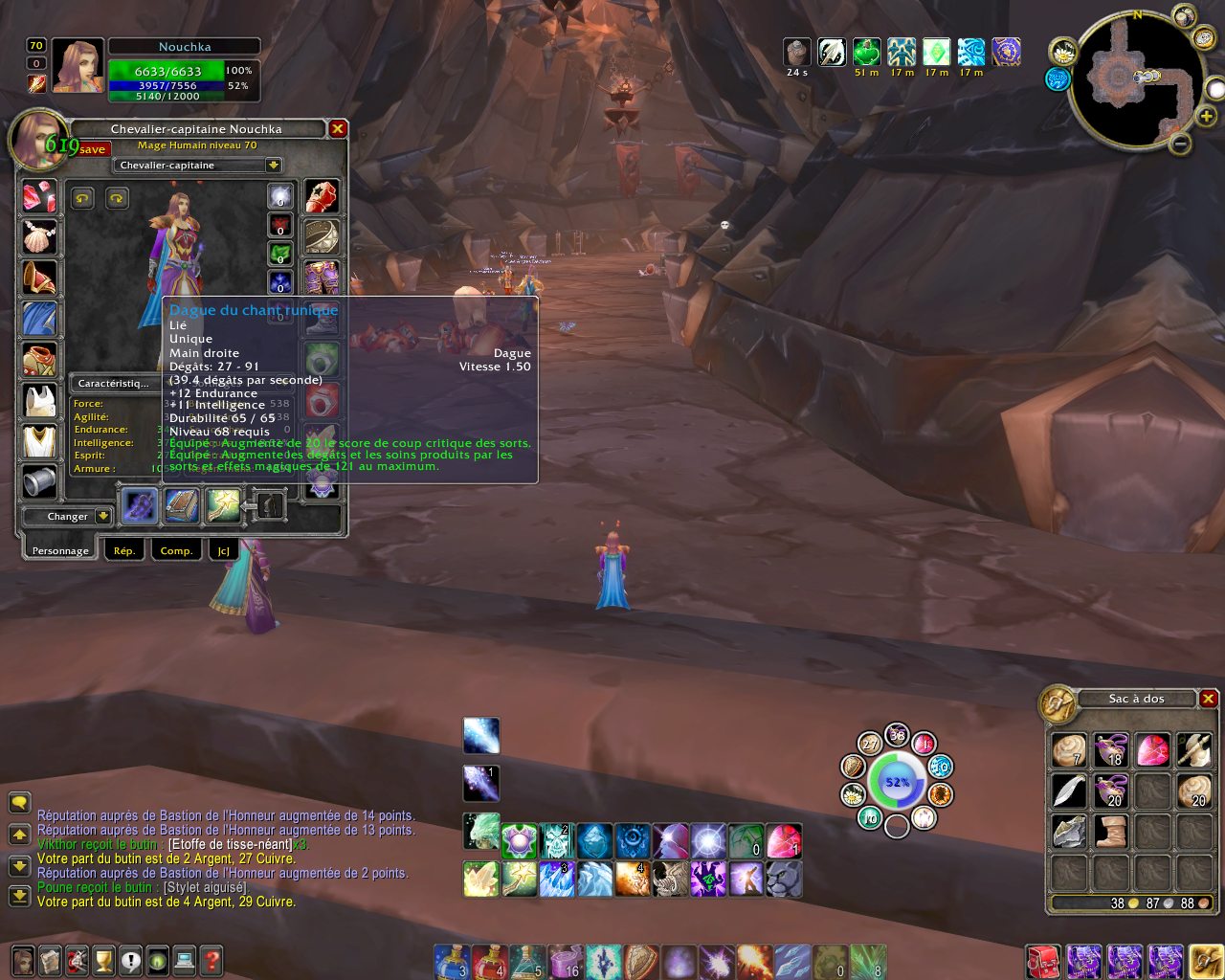Click the minimap
Image resolution: width=1225 pixels, height=980 pixels.
click(x=1136, y=79)
